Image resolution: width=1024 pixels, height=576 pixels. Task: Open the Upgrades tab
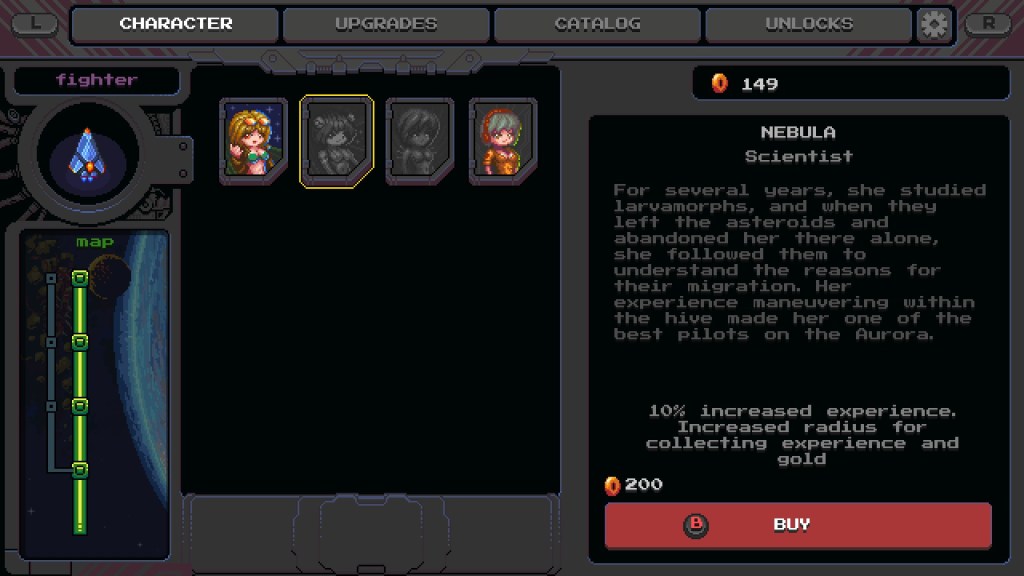click(x=386, y=24)
